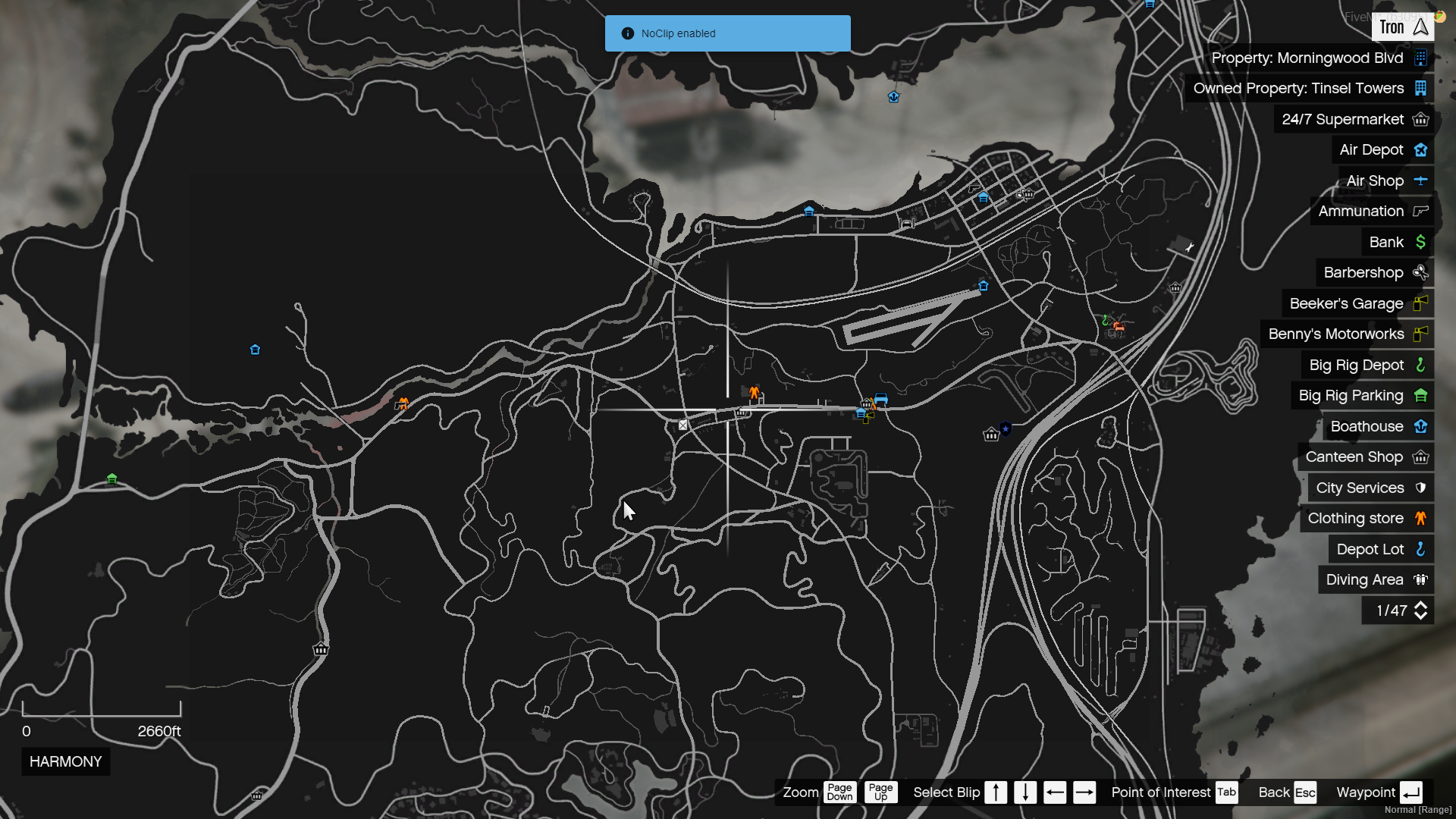
Task: Select the Depot Lot legend entry
Action: [x=1381, y=550]
